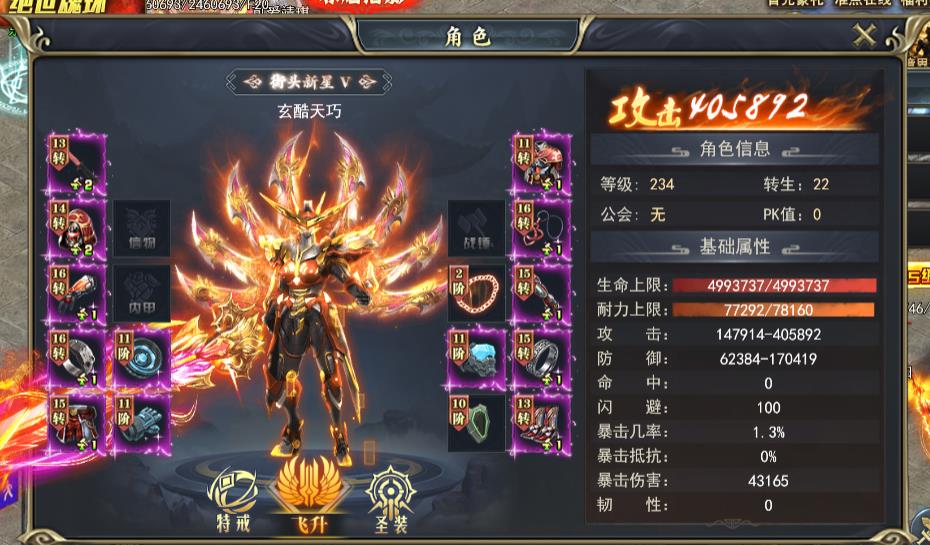The height and width of the screenshot is (545, 930).
Task: Inspect the 11阶 blue gemstone slot
Action: [476, 358]
